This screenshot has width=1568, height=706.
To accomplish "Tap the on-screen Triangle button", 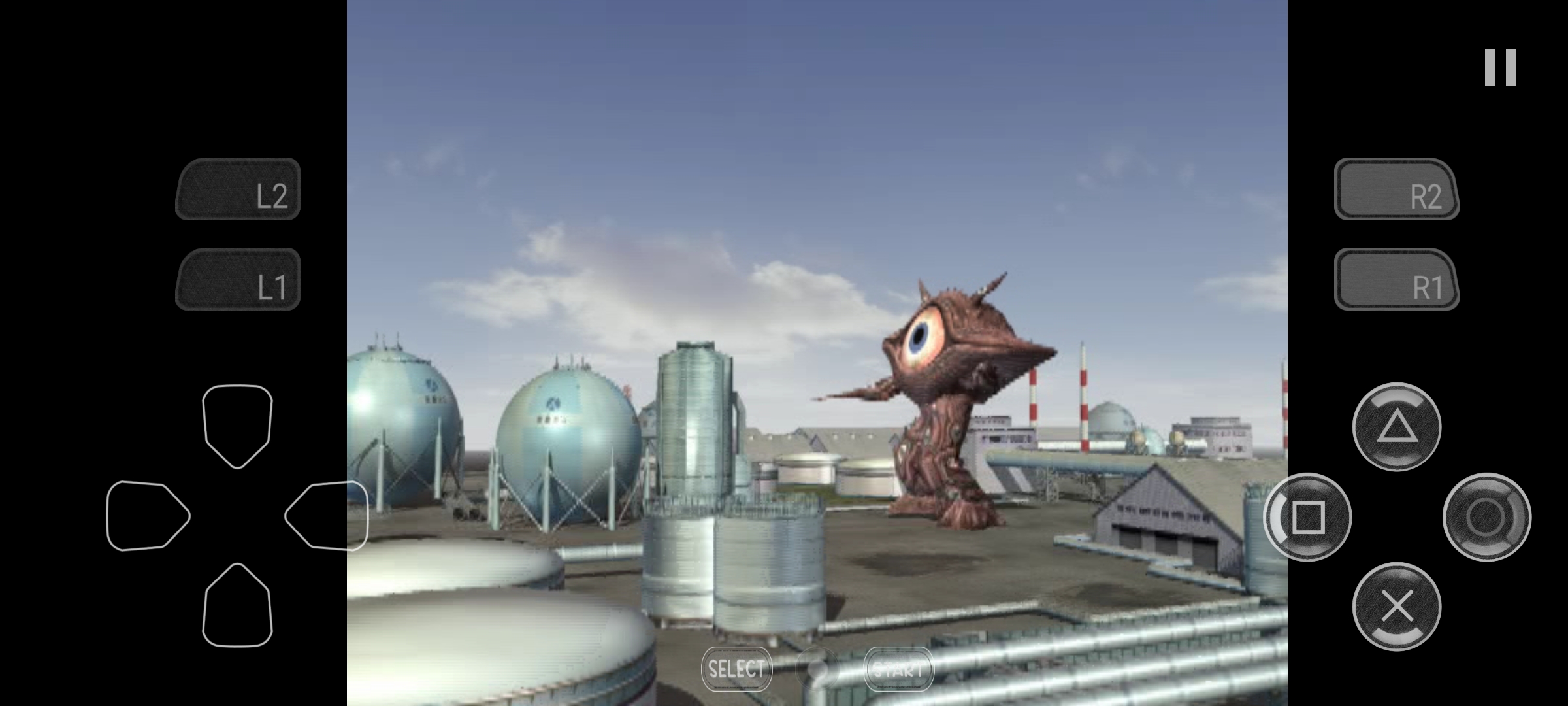I will (x=1397, y=427).
